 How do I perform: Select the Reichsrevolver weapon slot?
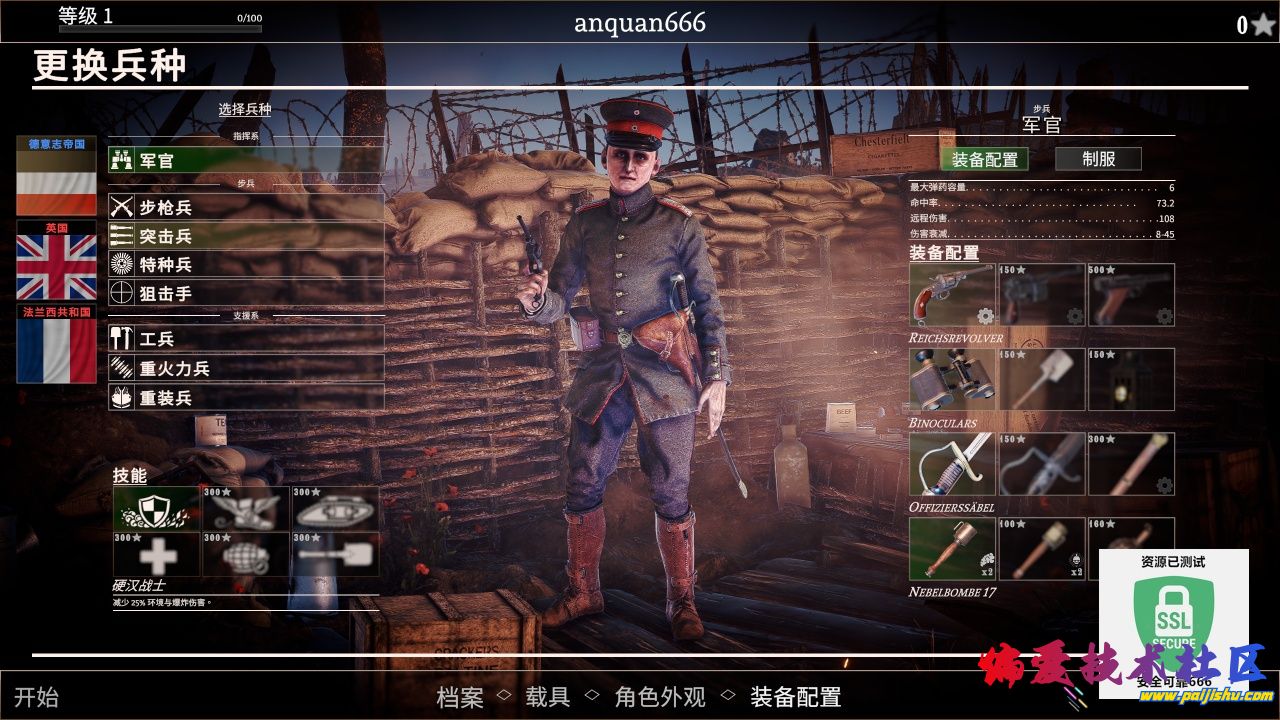tap(952, 295)
